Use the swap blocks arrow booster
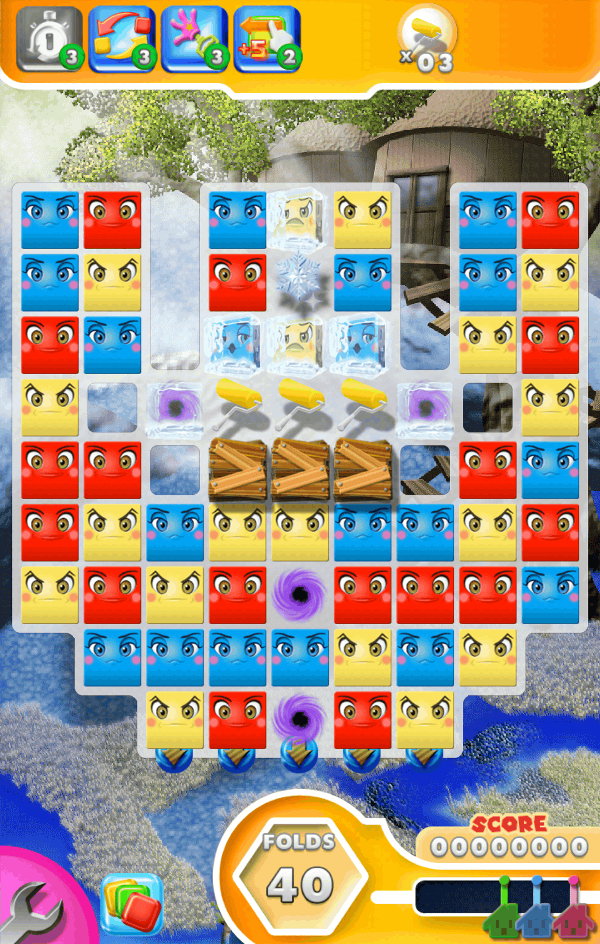This screenshot has height=944, width=600. pos(121,39)
